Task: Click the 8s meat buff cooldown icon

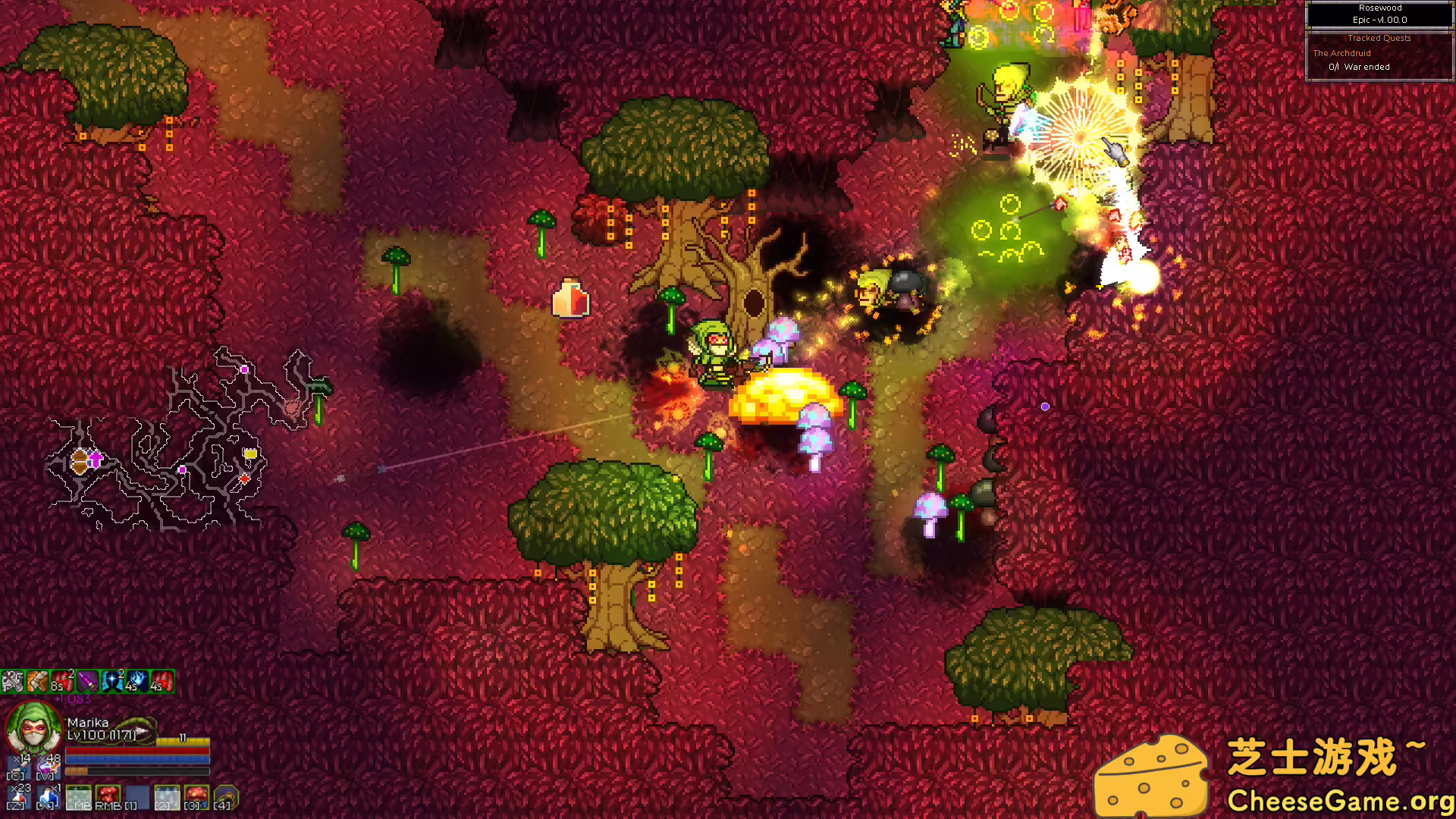Action: tap(61, 681)
